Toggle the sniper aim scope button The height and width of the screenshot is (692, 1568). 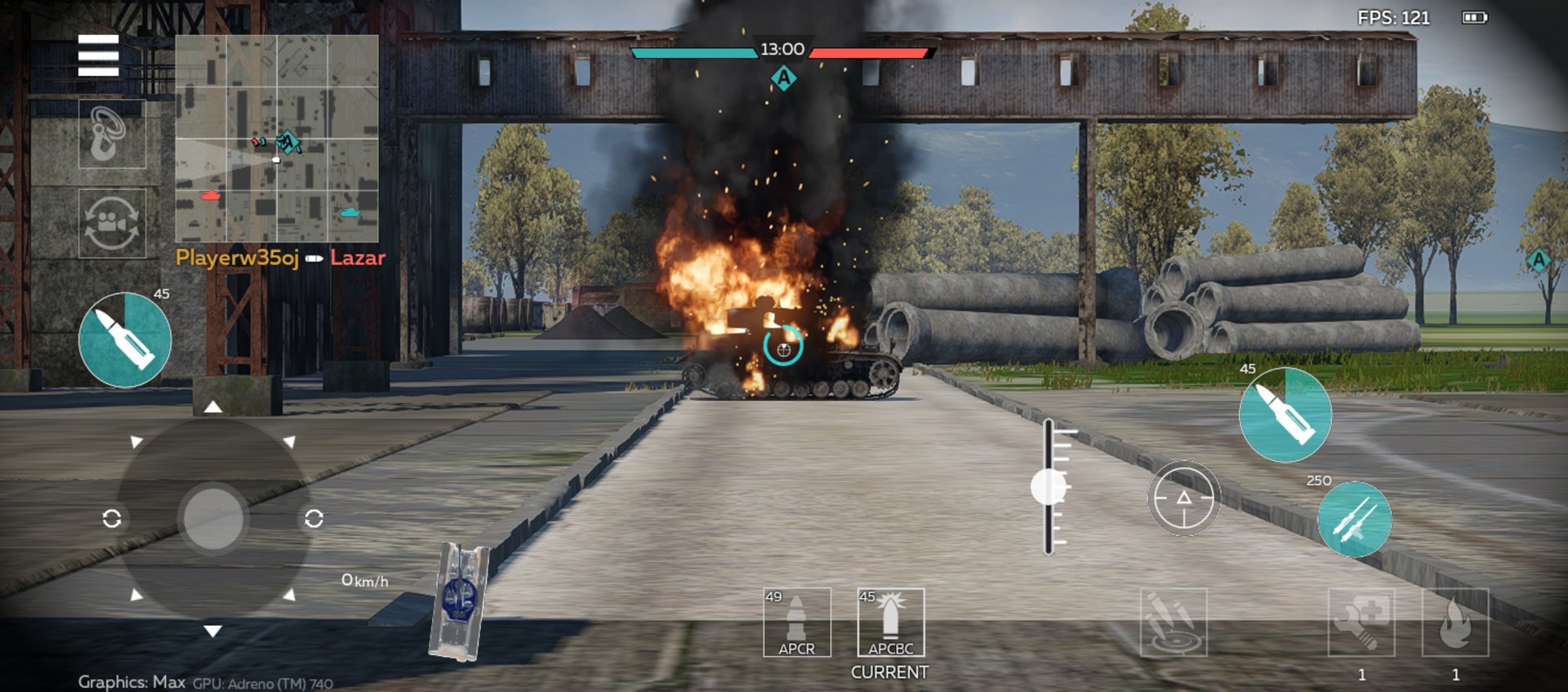tap(1183, 498)
